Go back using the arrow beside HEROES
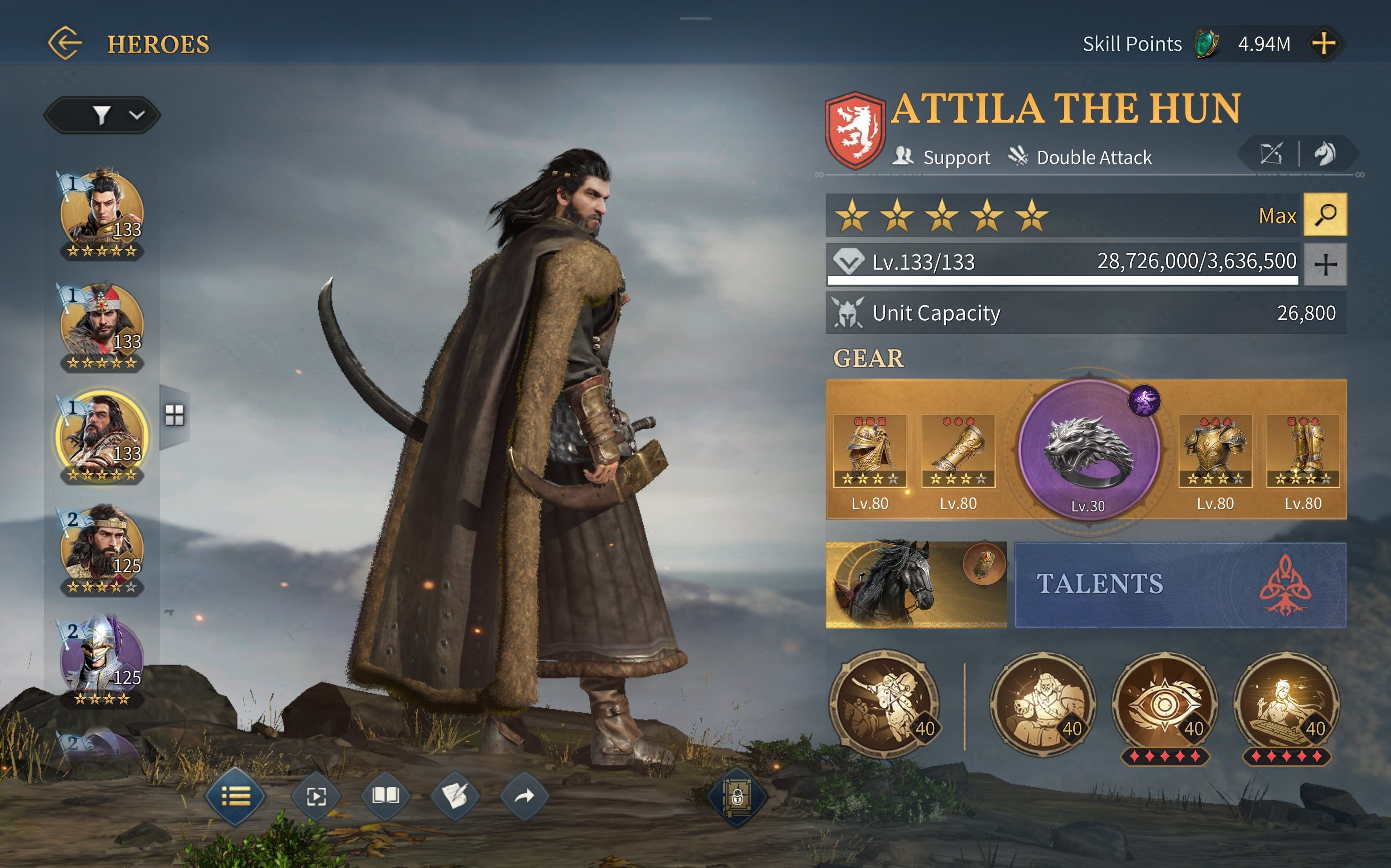The image size is (1391, 868). [x=65, y=43]
